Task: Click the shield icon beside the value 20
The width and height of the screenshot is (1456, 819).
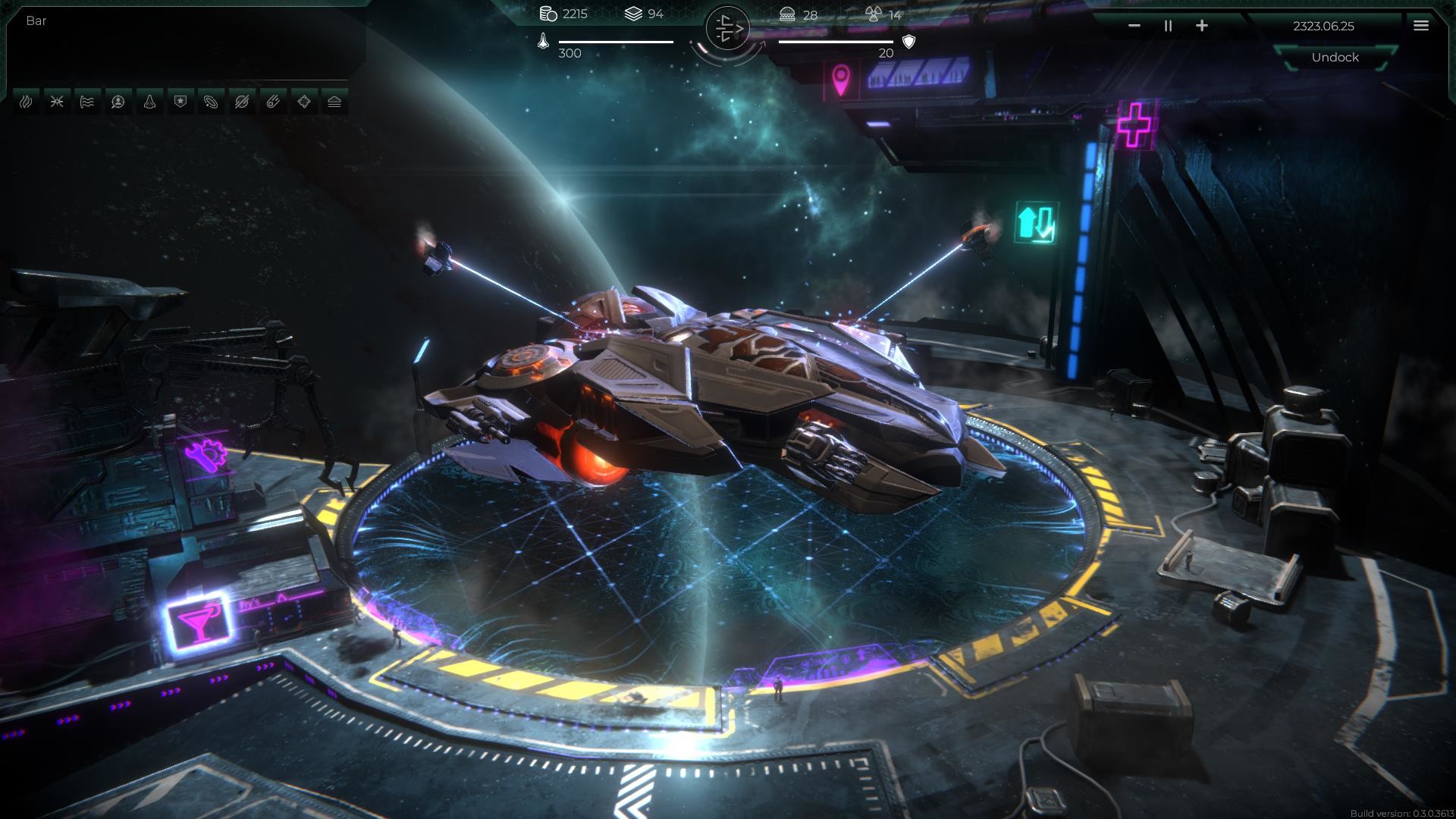Action: (x=907, y=40)
